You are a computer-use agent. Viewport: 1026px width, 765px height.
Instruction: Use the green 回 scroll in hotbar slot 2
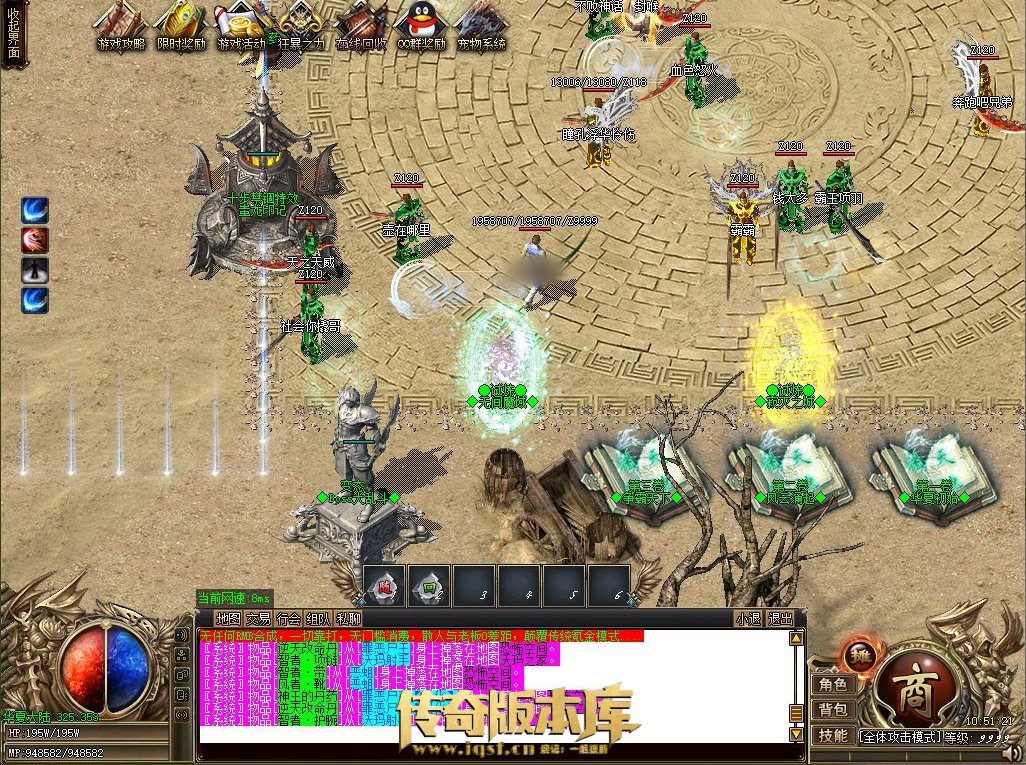point(429,585)
